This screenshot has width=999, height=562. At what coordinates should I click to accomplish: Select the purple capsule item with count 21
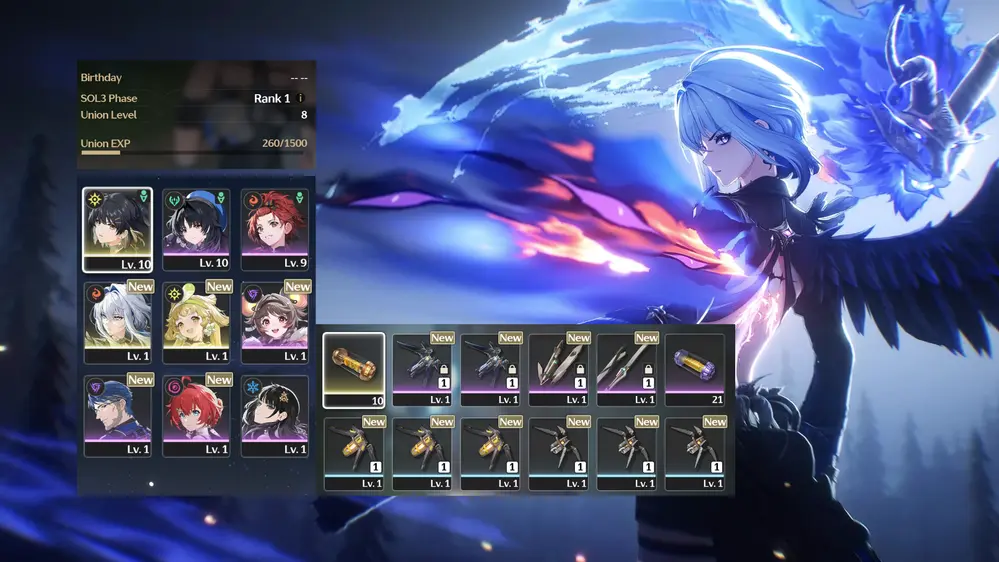(x=694, y=369)
